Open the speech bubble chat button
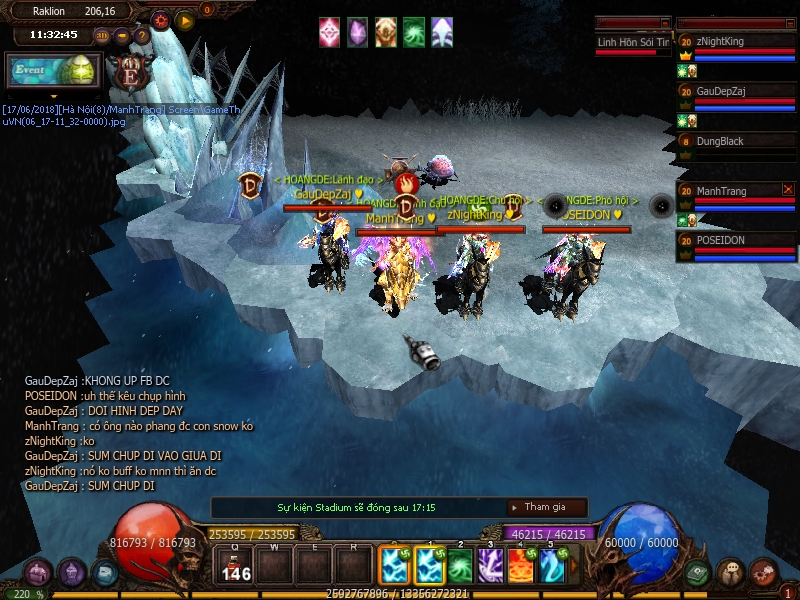Screen dimensions: 800x600 point(731,572)
